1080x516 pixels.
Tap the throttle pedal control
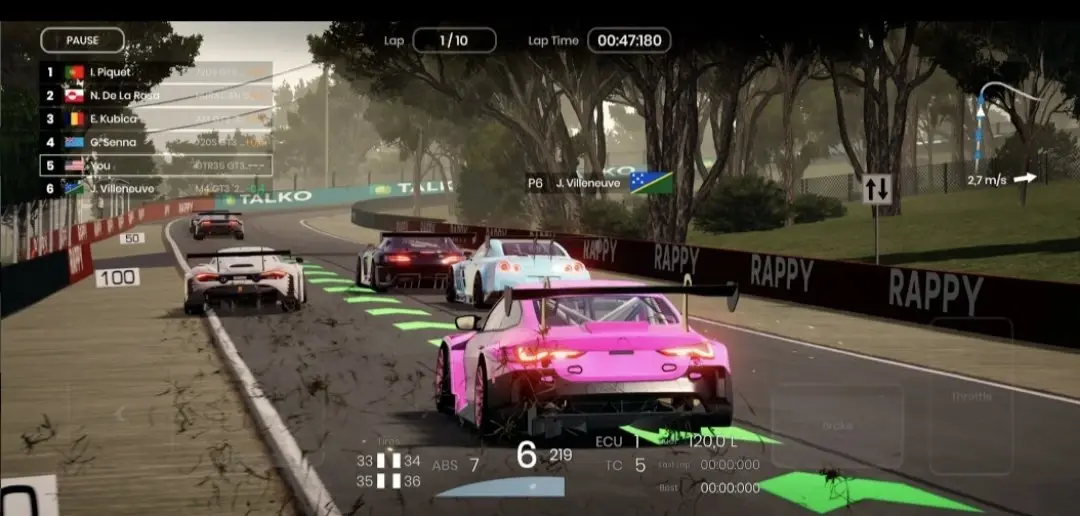click(x=971, y=397)
